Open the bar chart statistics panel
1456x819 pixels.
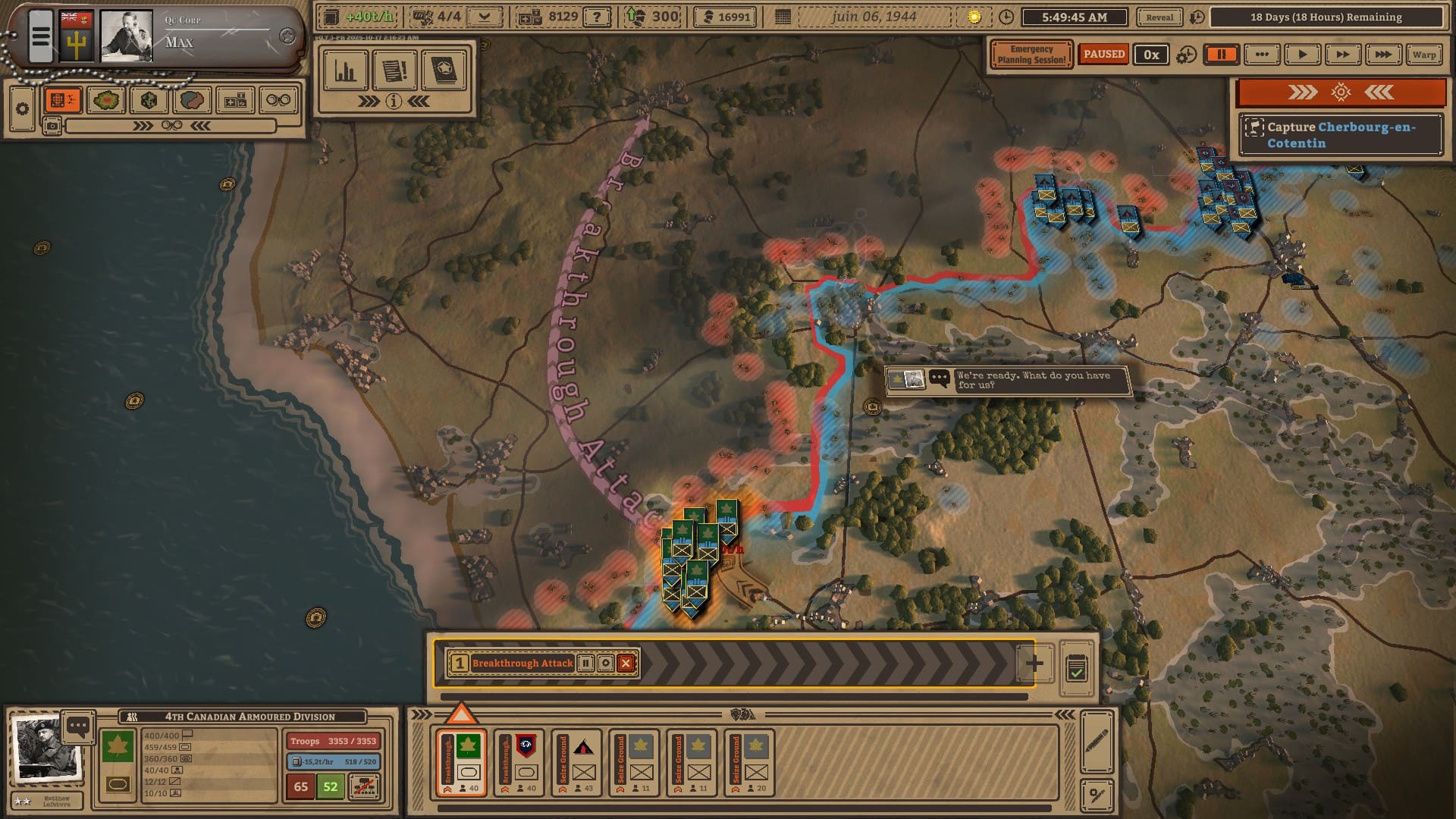[346, 71]
